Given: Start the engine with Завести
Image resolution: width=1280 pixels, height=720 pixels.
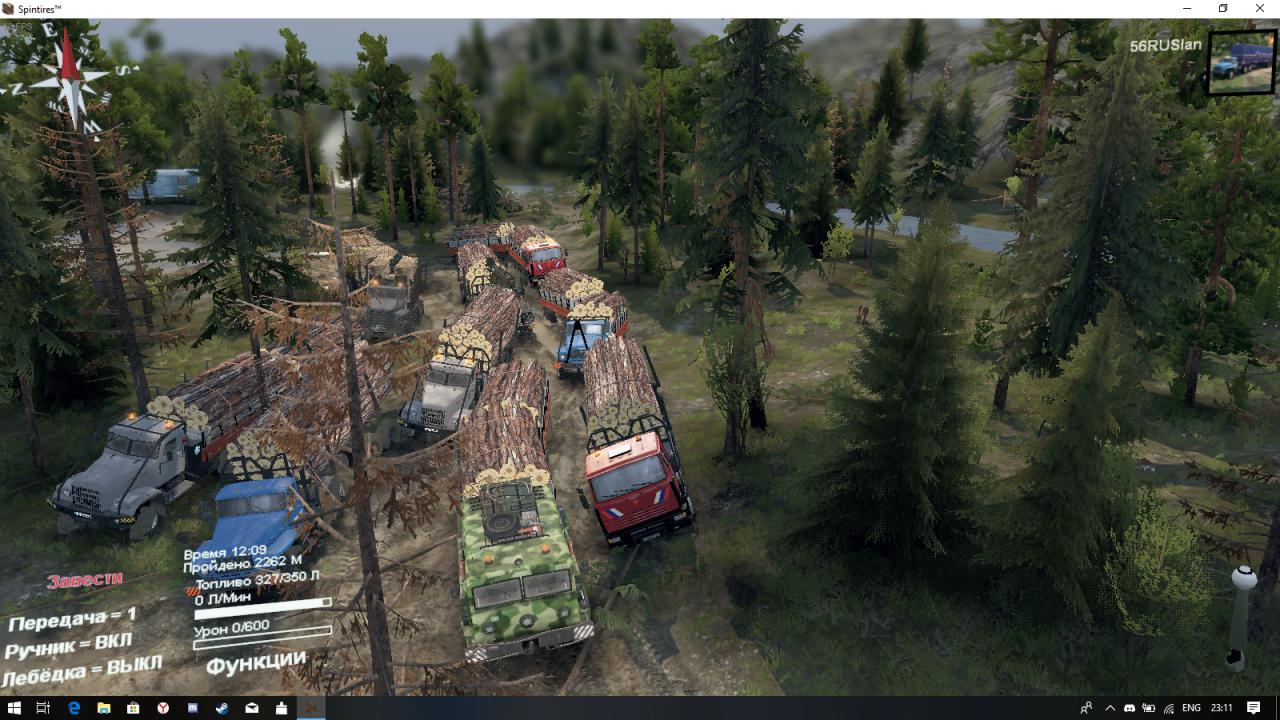Looking at the screenshot, I should click(x=85, y=579).
